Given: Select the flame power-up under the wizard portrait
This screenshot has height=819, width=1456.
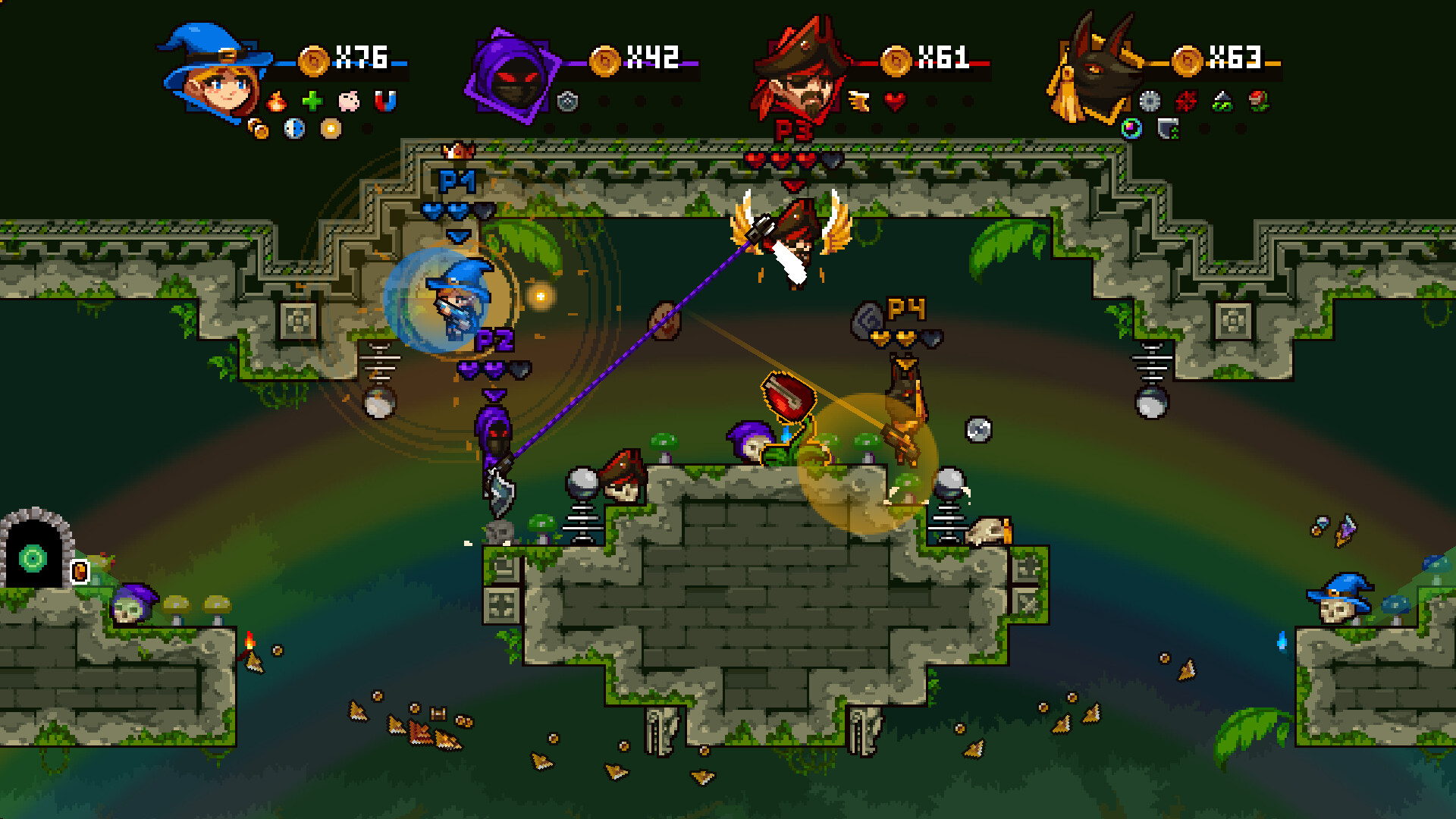Looking at the screenshot, I should (277, 101).
